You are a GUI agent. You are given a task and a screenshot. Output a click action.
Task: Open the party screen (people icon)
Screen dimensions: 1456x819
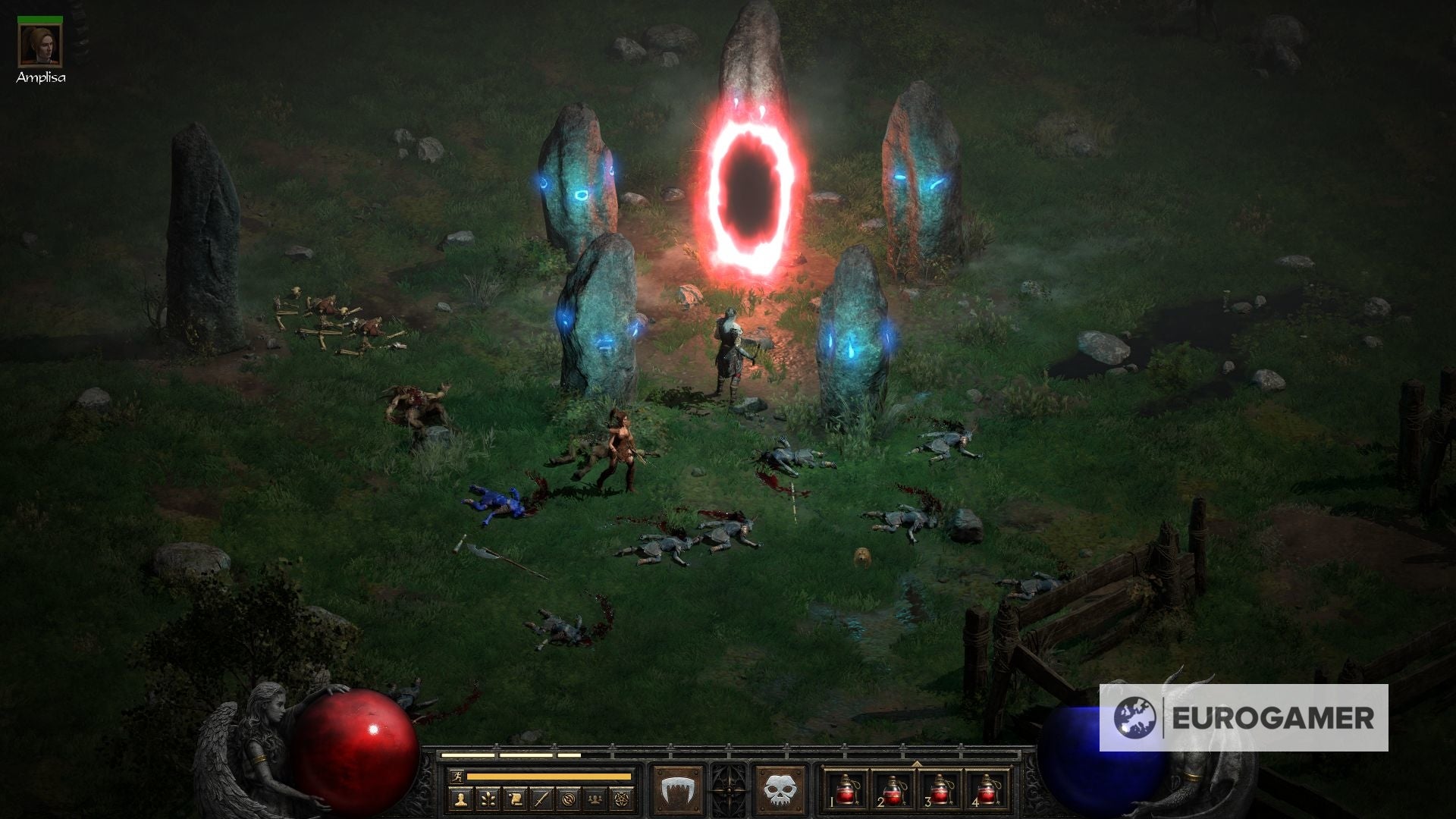594,799
